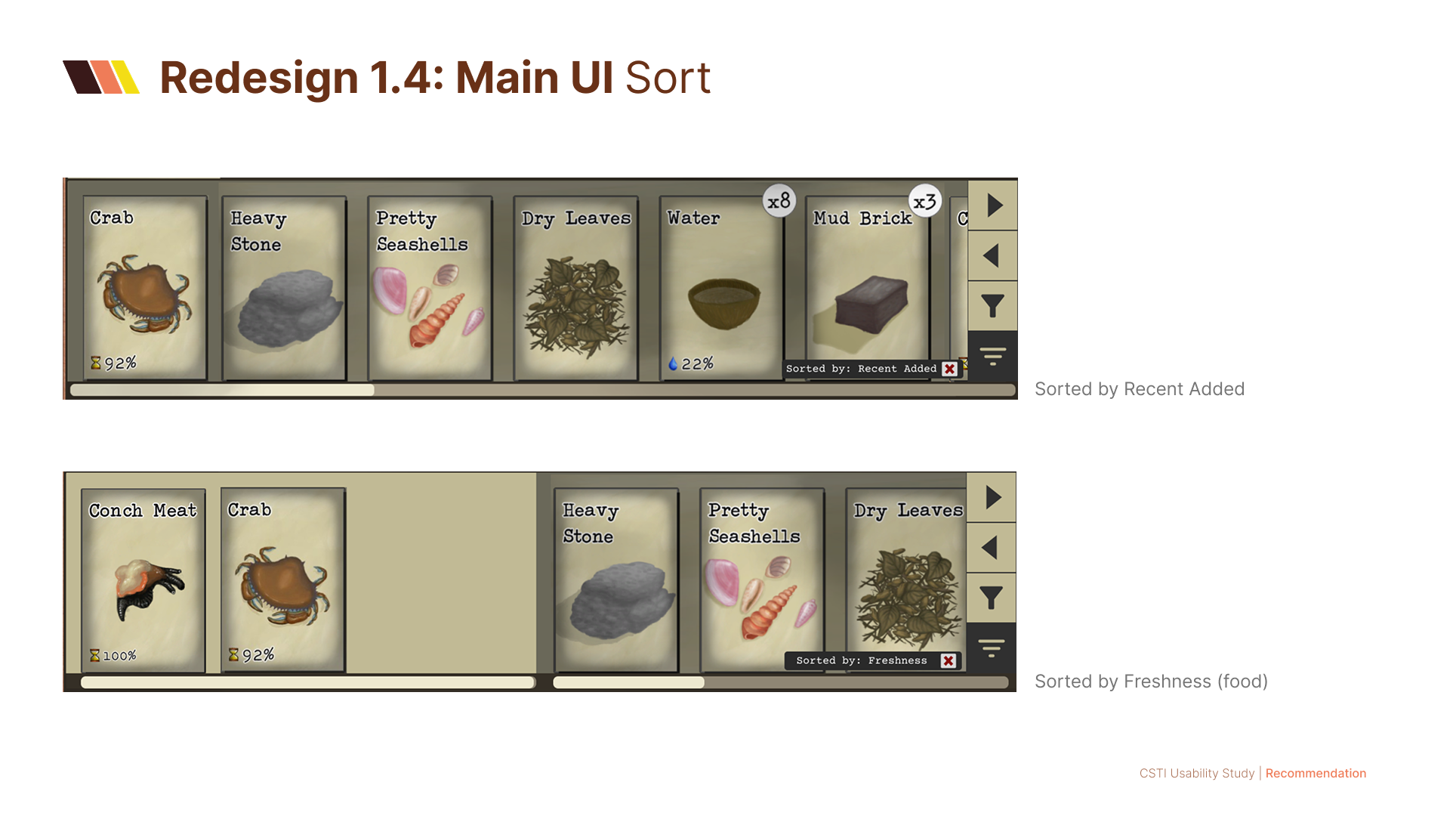
Task: Click the right scroll arrow in top inventory
Action: (x=992, y=206)
